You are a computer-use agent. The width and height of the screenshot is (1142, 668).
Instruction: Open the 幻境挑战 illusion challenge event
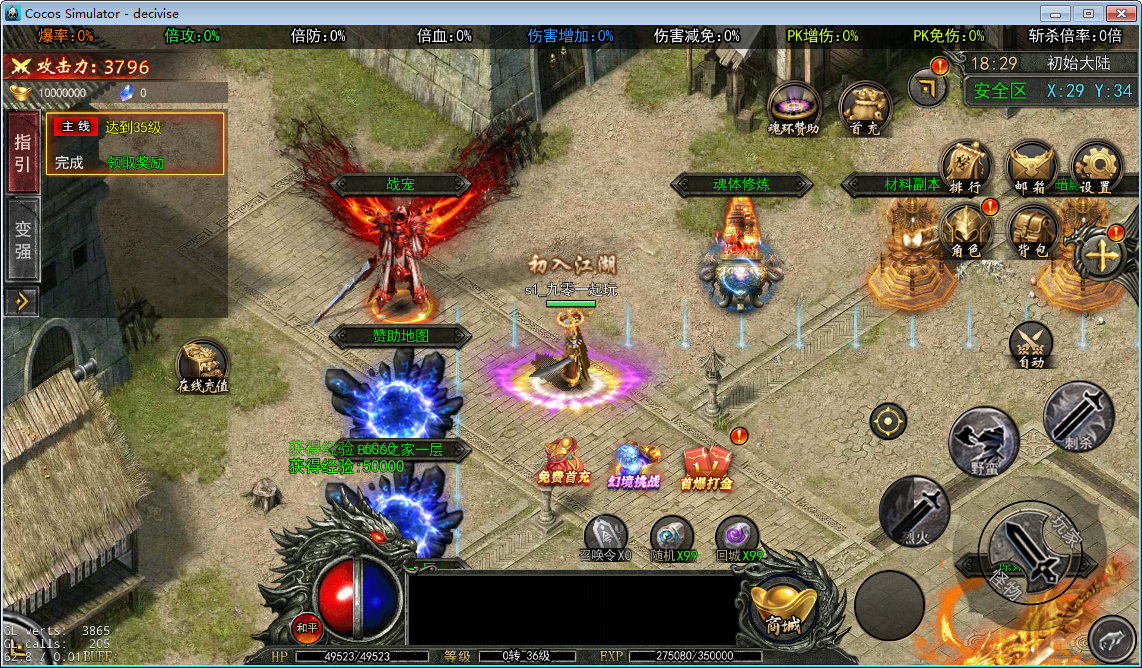pyautogui.click(x=635, y=465)
